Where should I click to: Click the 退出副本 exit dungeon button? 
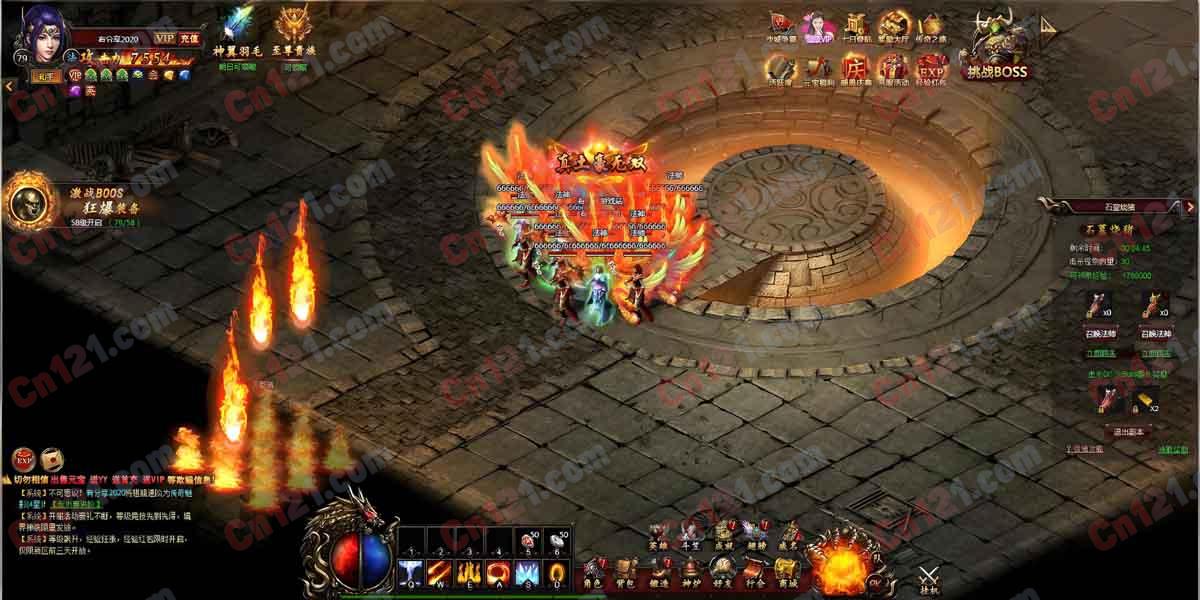[x=1128, y=430]
